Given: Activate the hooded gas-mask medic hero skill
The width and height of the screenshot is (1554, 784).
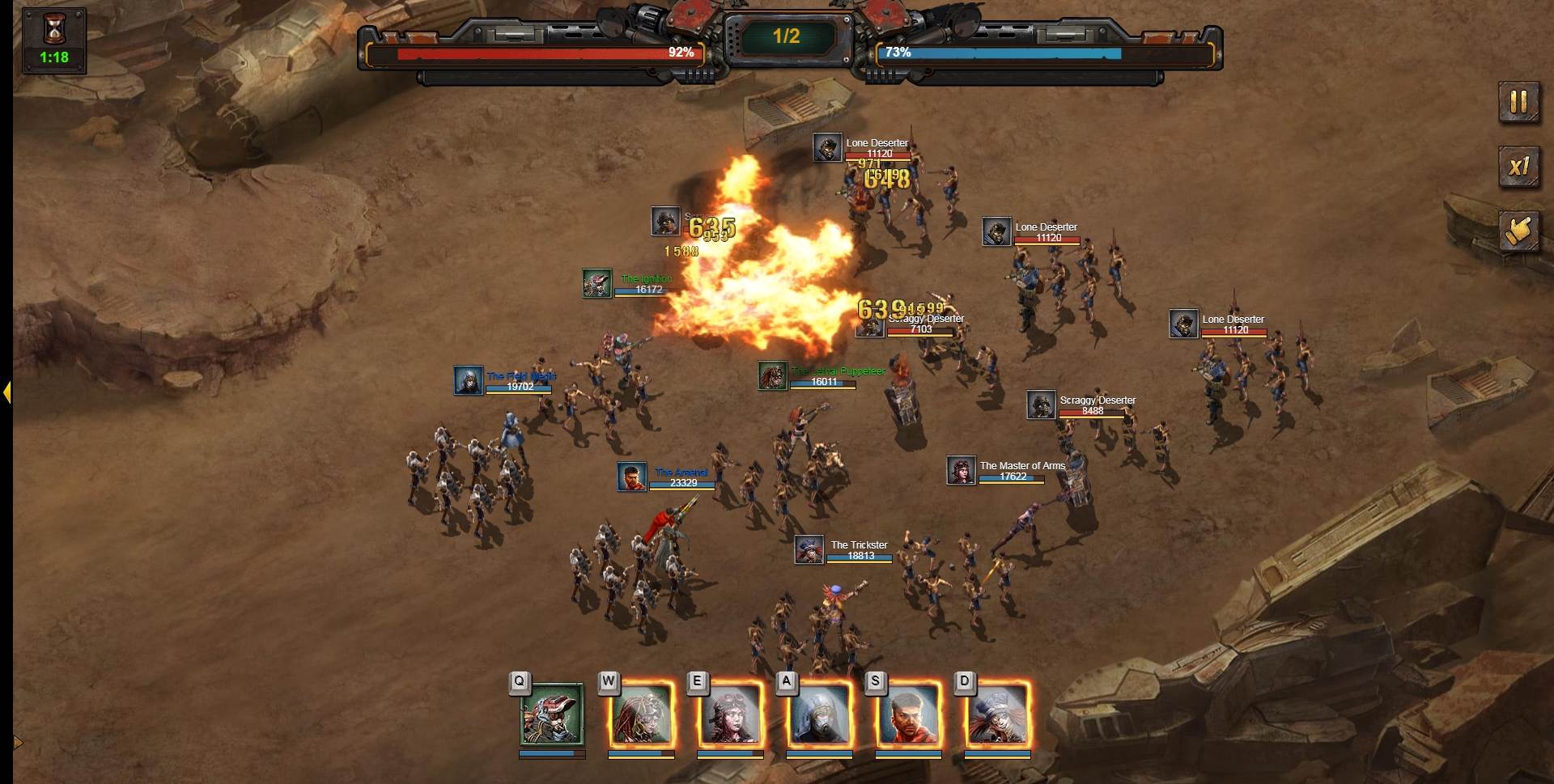Looking at the screenshot, I should tap(819, 714).
